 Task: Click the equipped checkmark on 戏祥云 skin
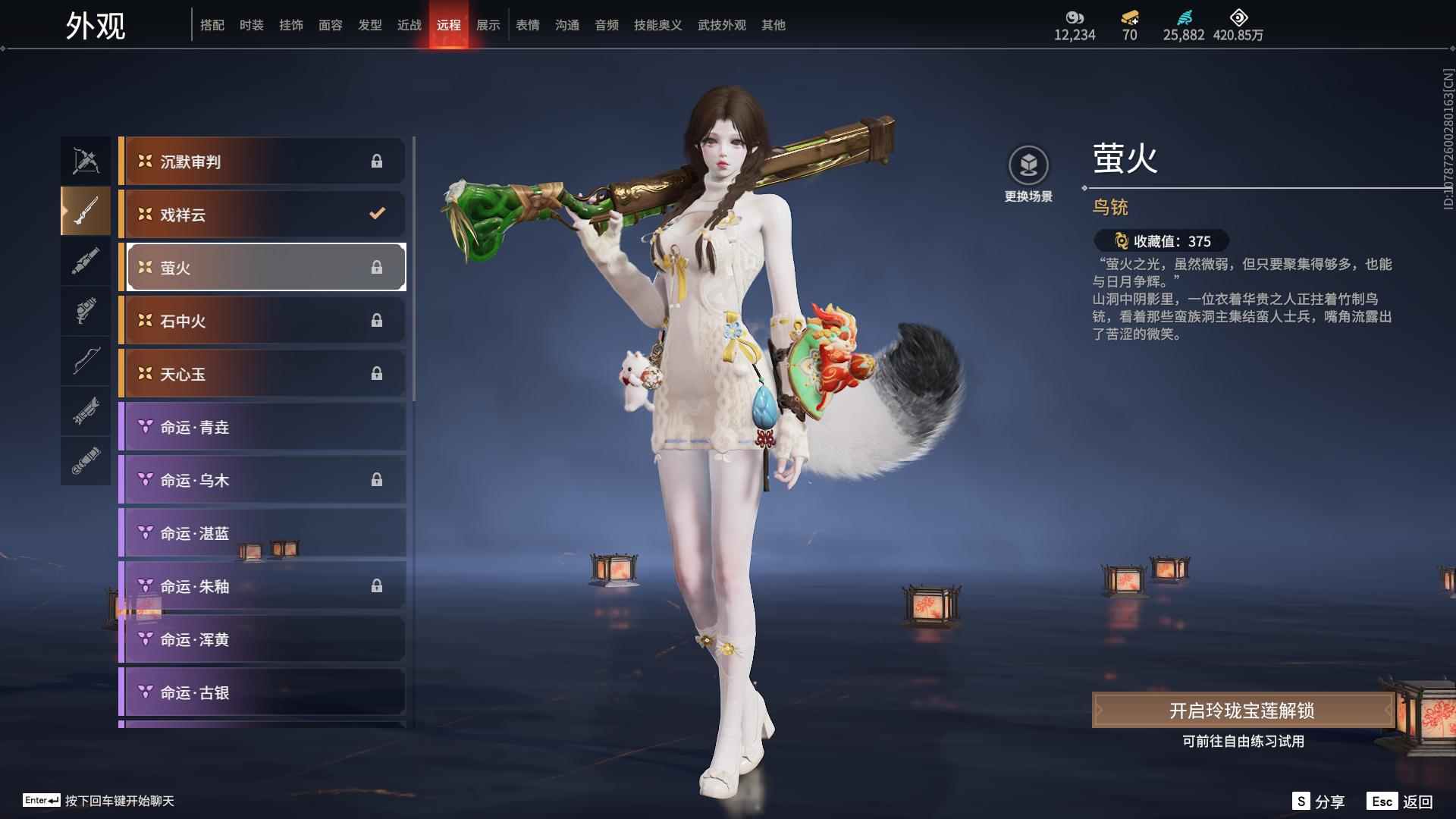[378, 215]
